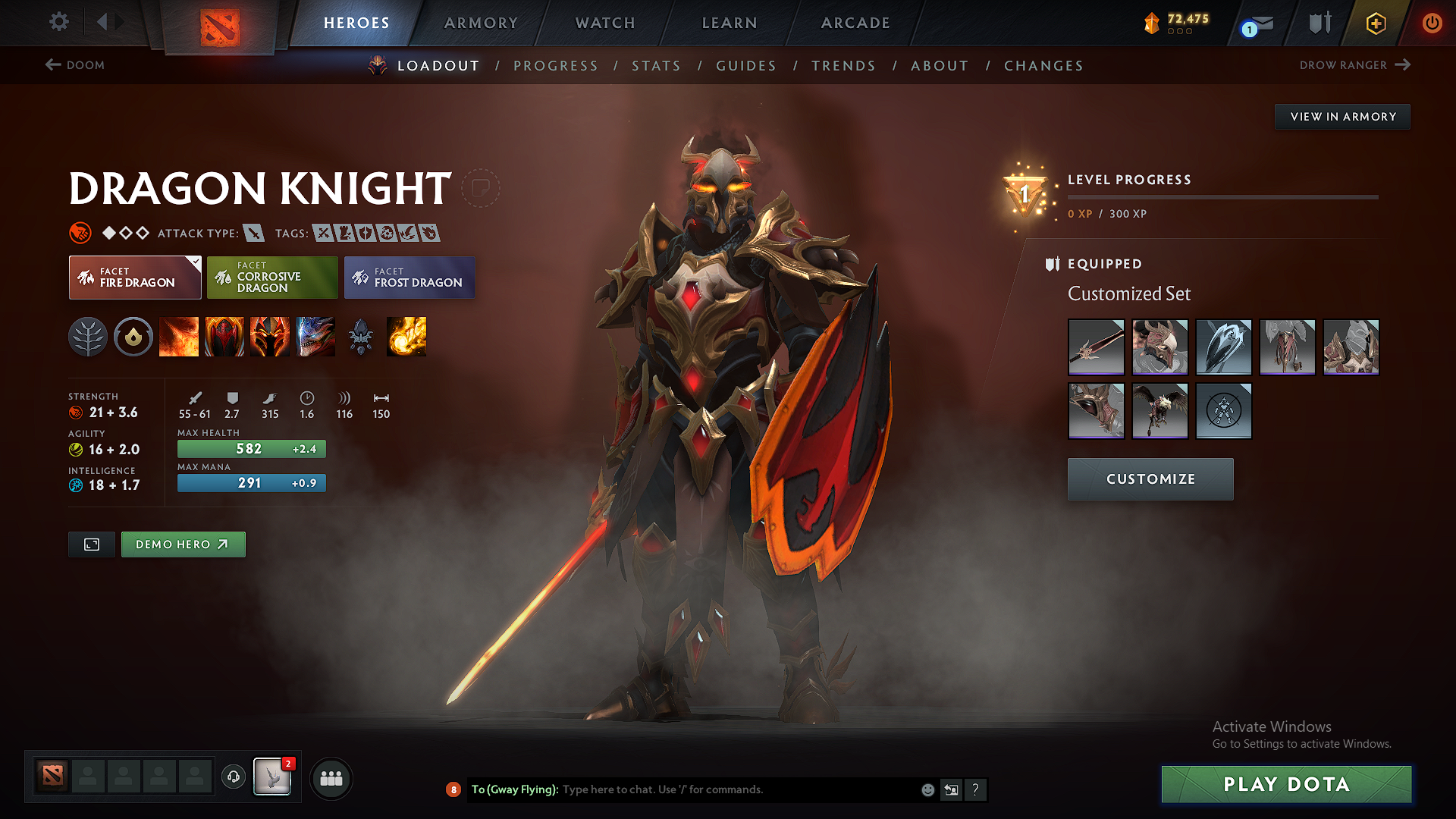Toggle fullscreen hero preview icon
This screenshot has width=1456, height=819.
coord(91,544)
